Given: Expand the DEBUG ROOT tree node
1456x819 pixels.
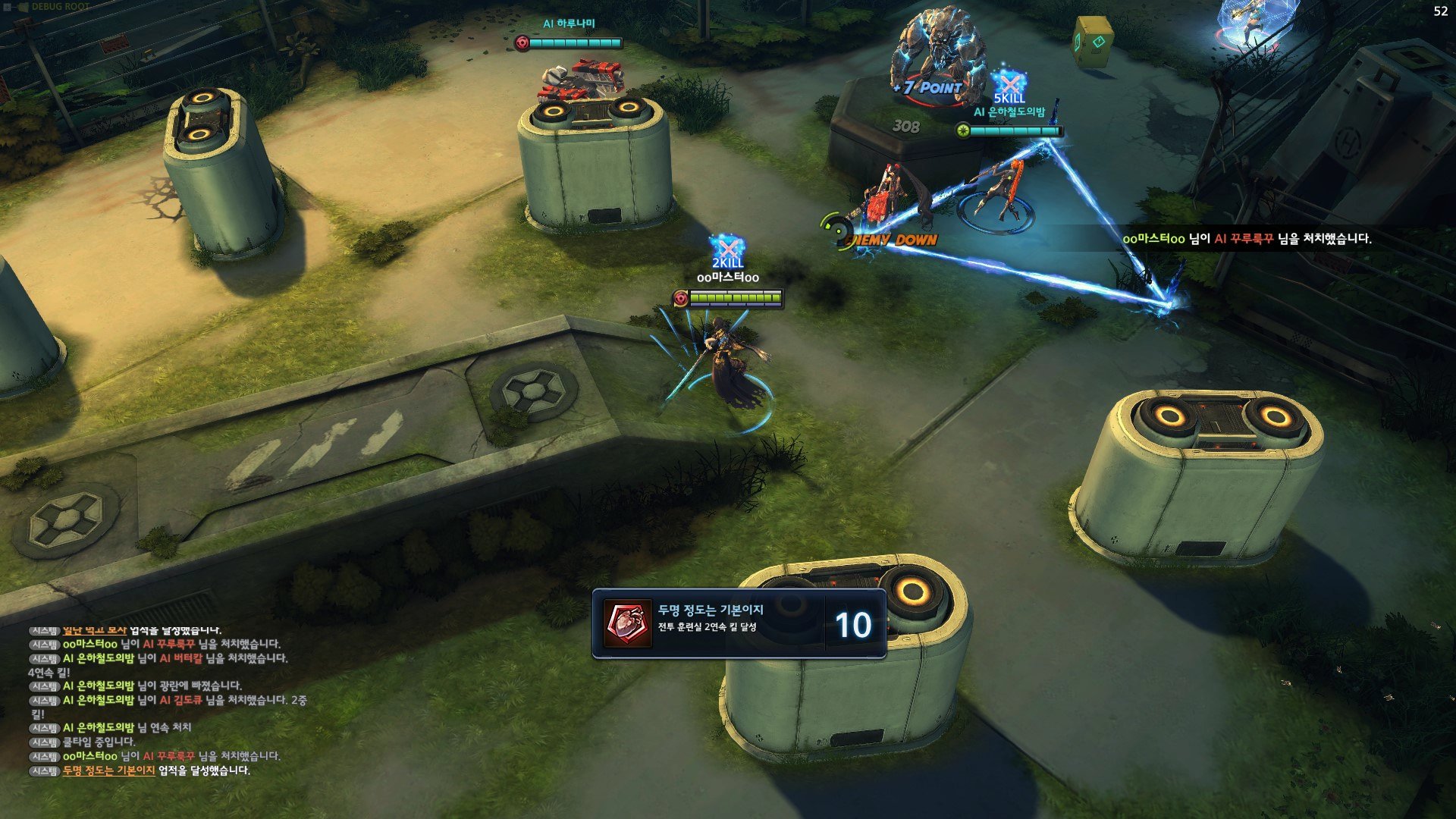Looking at the screenshot, I should pos(8,7).
